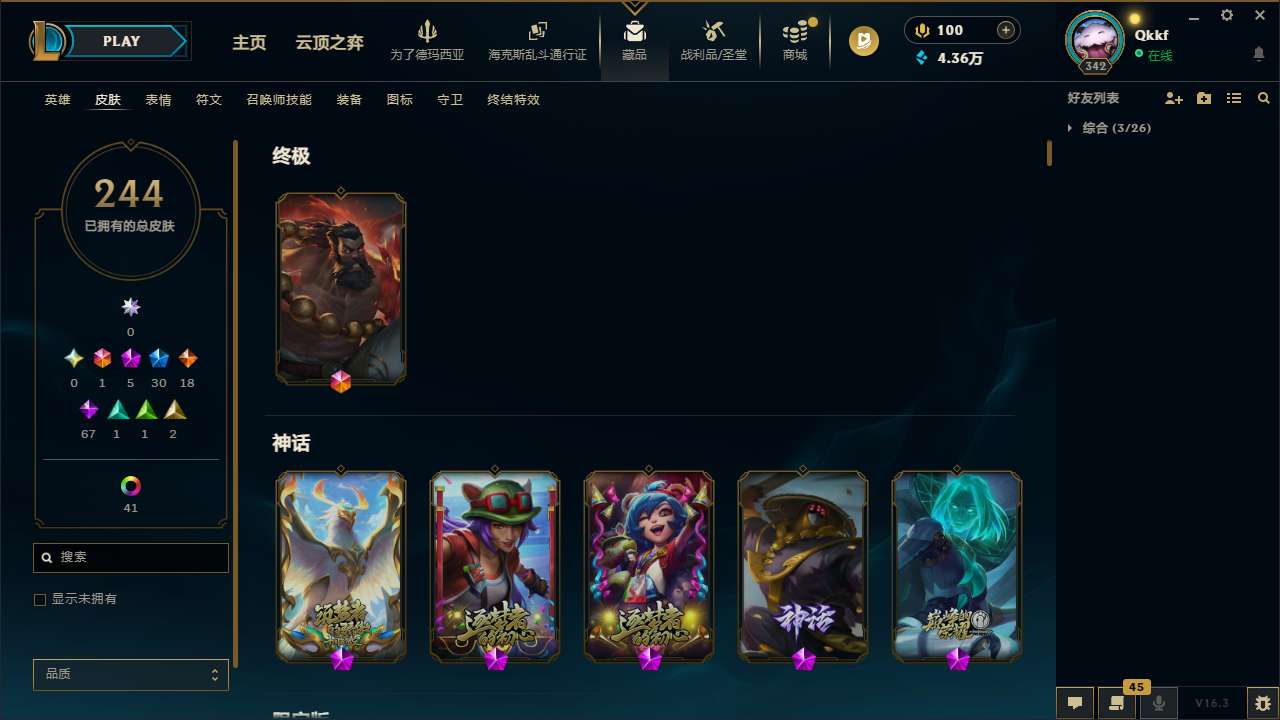Open the 海克斯乱斗通行证 pass
The image size is (1280, 720).
point(537,40)
